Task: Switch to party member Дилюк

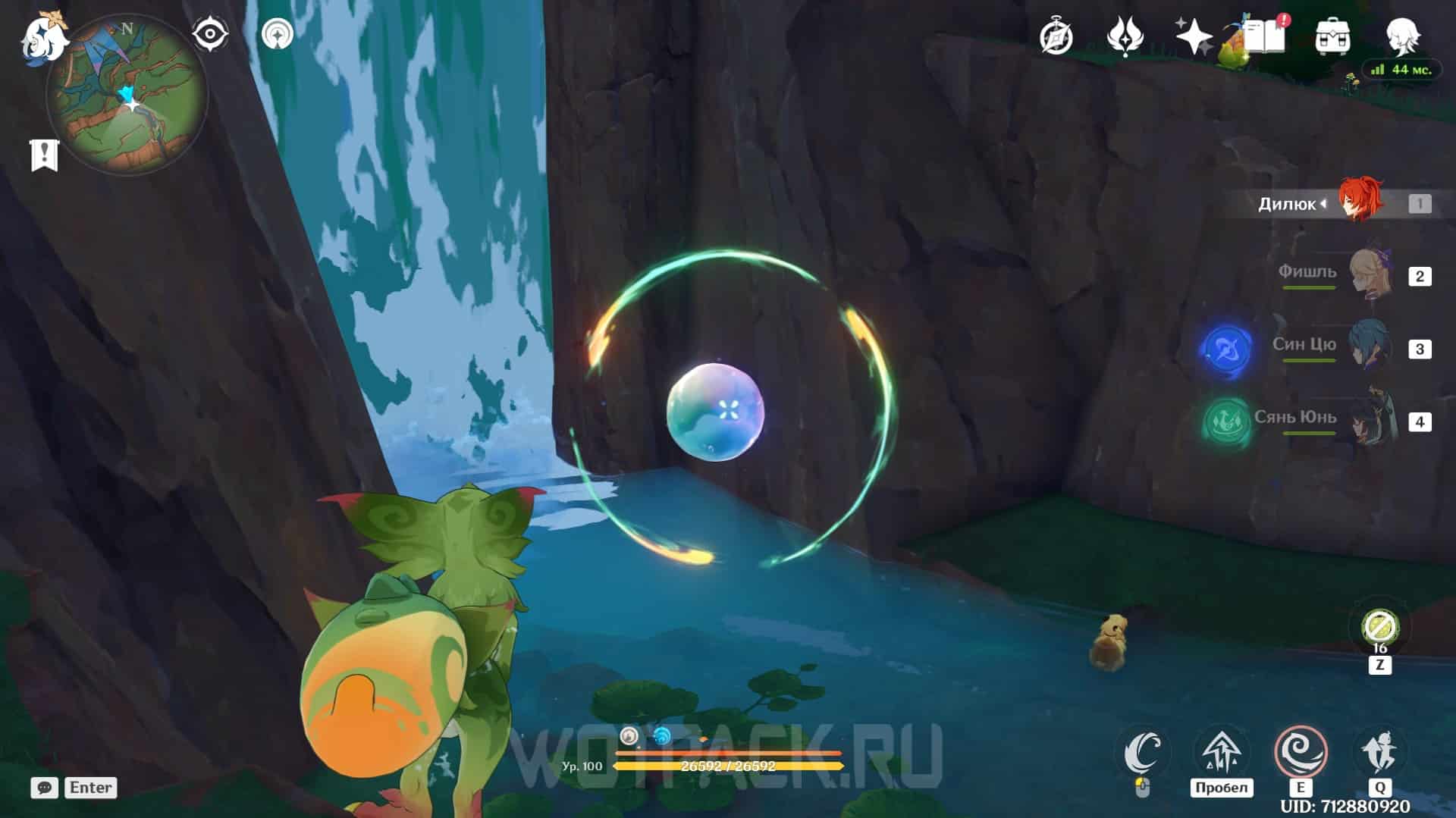Action: [1359, 202]
